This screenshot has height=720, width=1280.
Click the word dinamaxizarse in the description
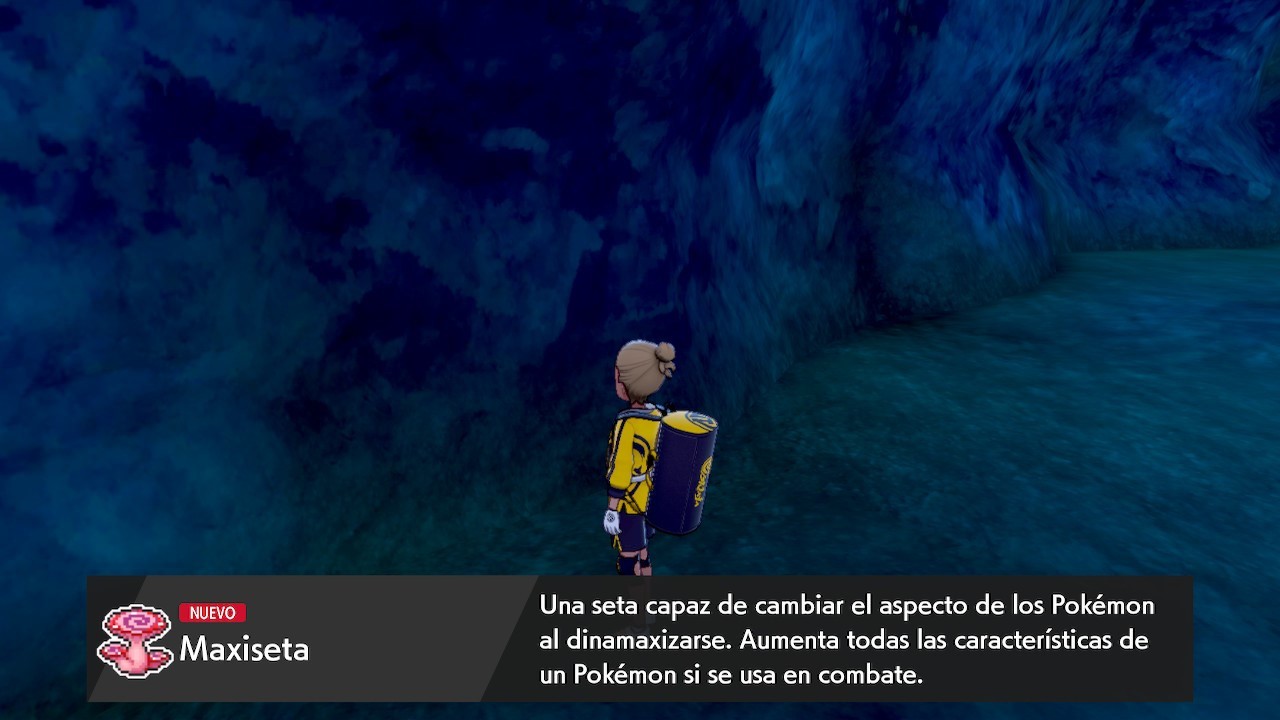[x=652, y=640]
